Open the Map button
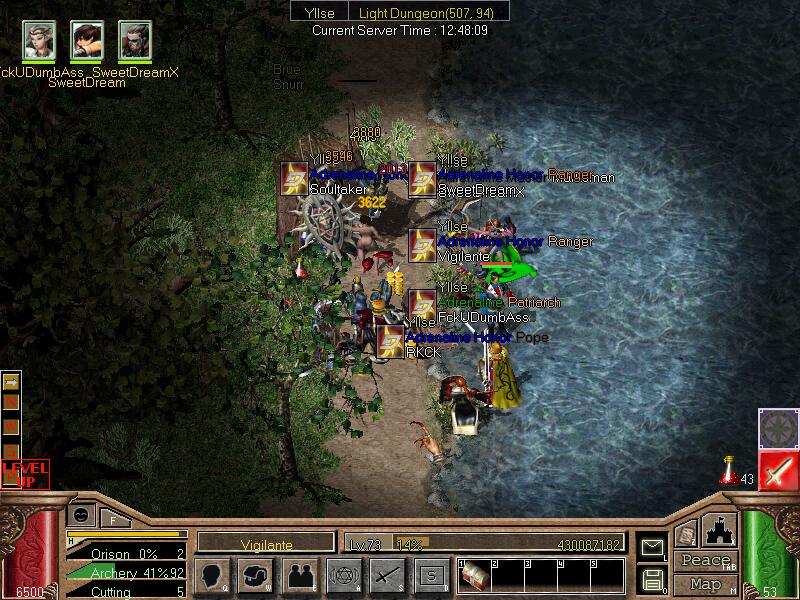The width and height of the screenshot is (800, 600). 705,584
